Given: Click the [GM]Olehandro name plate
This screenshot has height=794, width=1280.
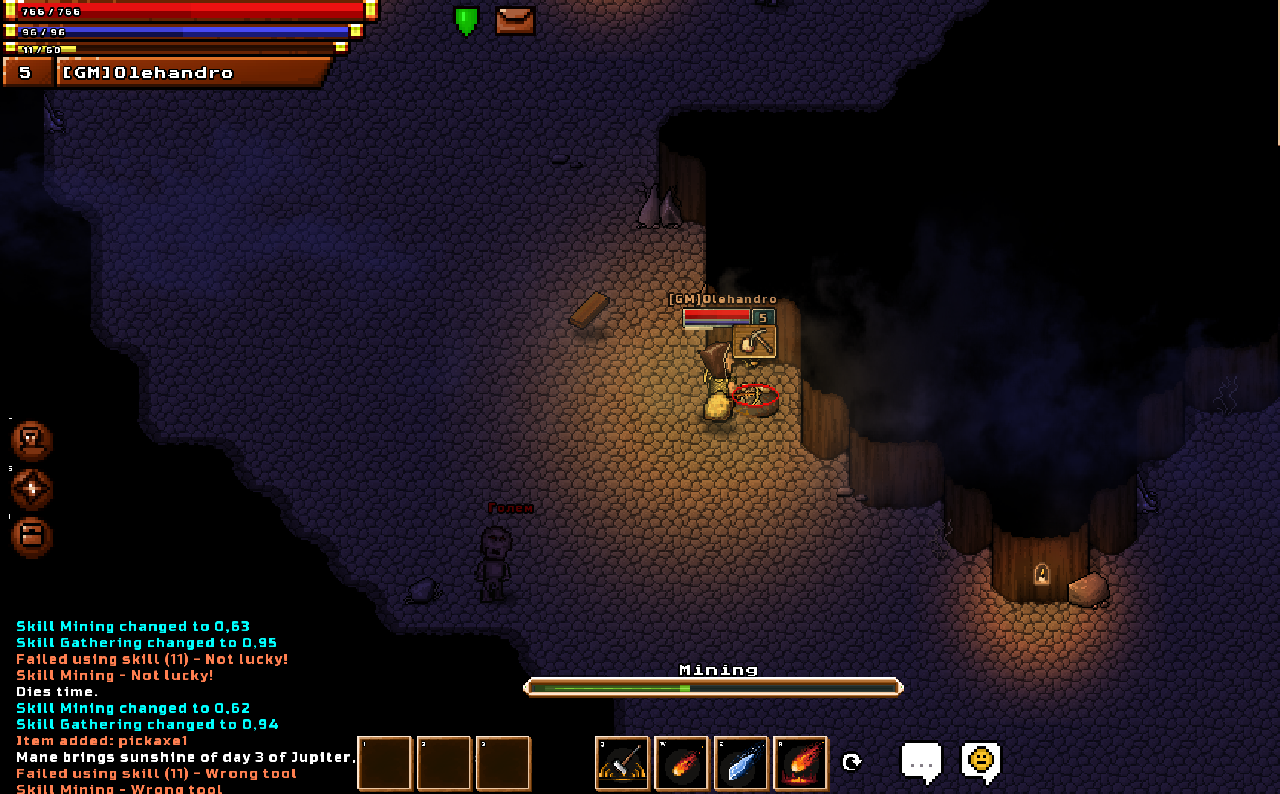Looking at the screenshot, I should point(192,73).
